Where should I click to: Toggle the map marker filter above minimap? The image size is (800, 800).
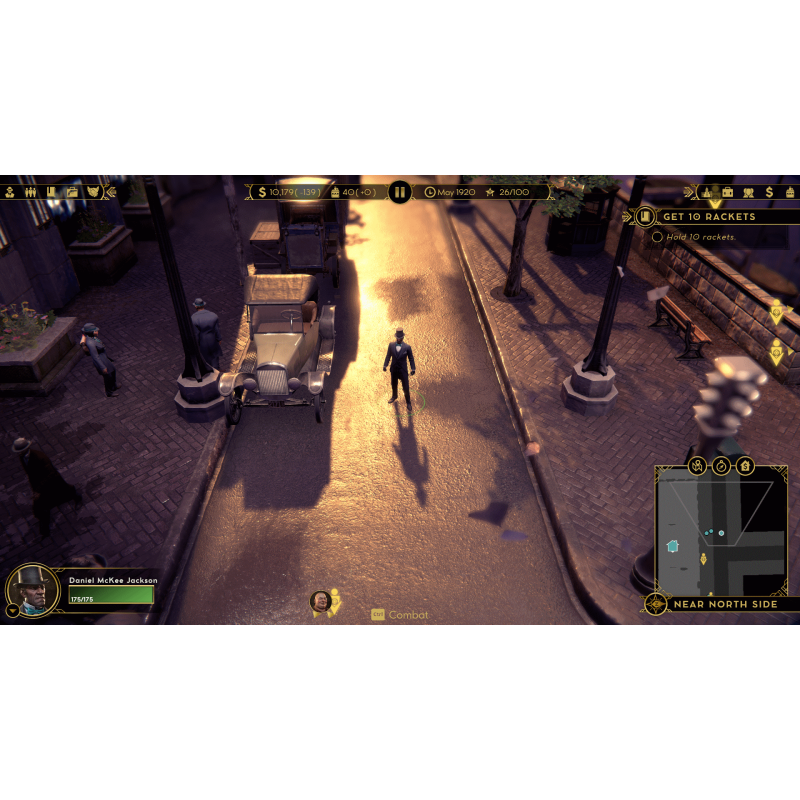click(697, 466)
